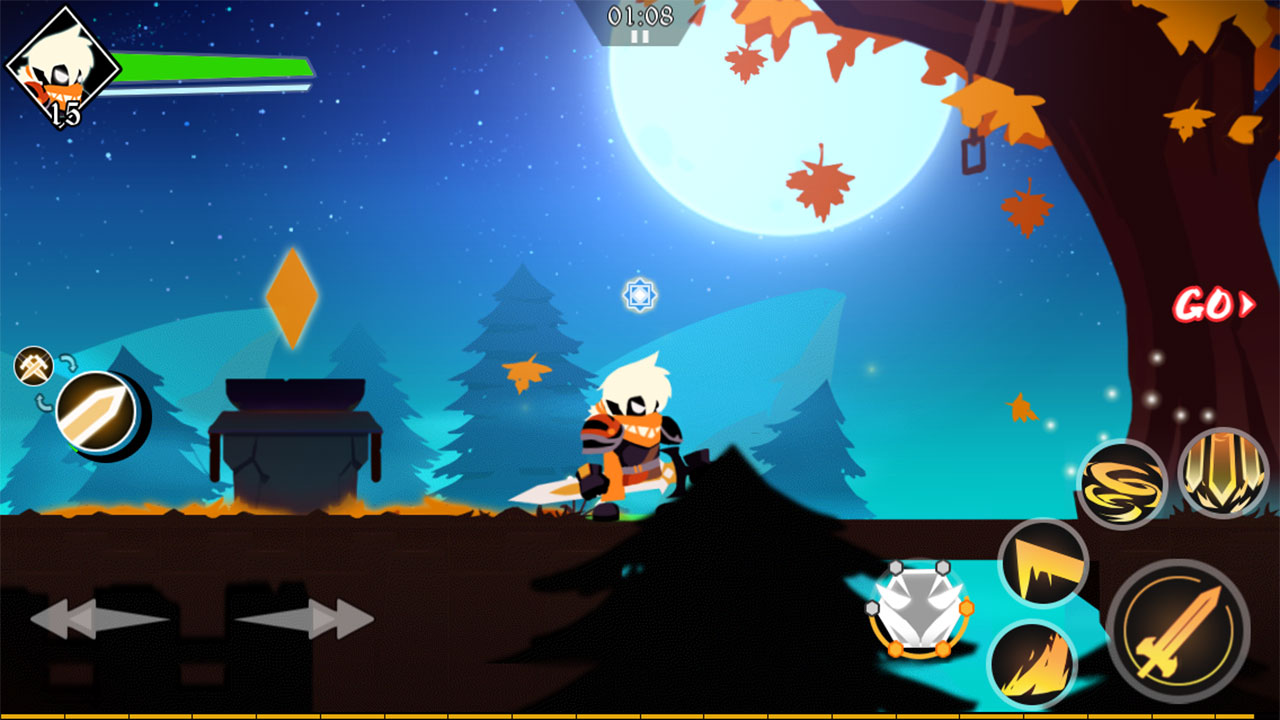Cast the flame wave skill
The width and height of the screenshot is (1280, 720).
point(1031,664)
